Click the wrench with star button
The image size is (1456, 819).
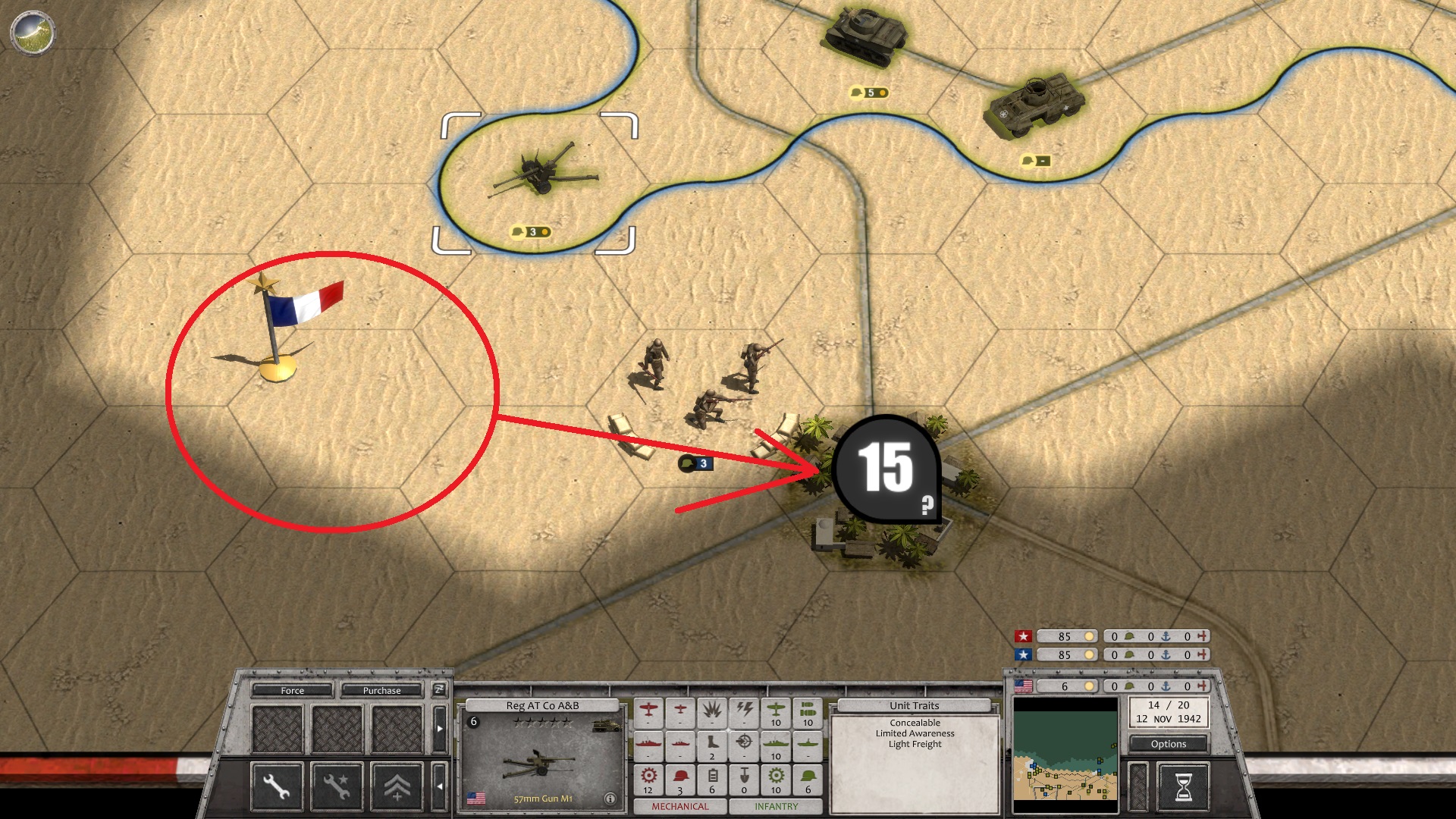(x=337, y=786)
